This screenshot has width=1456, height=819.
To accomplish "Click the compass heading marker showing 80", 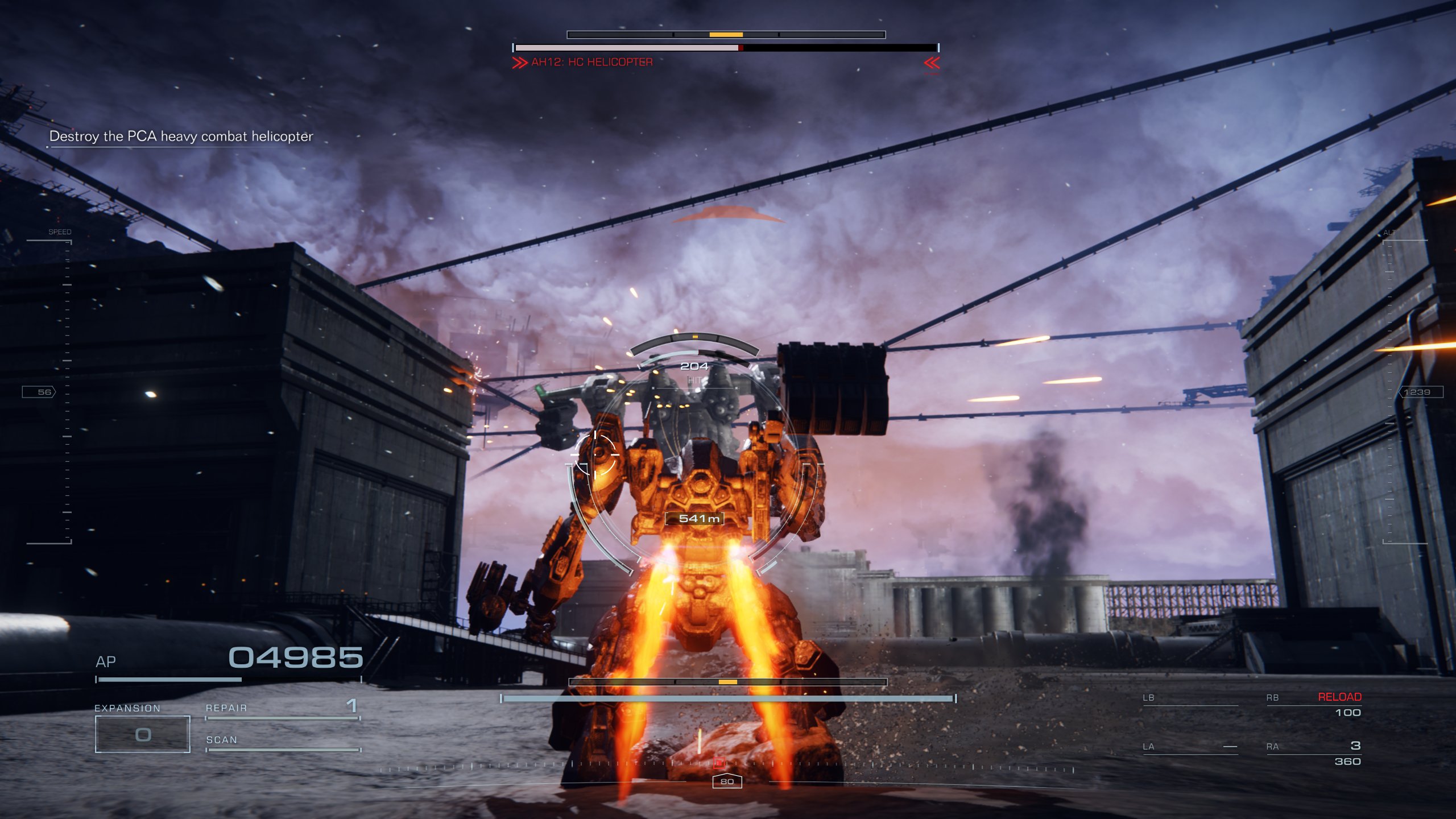I will 727,781.
